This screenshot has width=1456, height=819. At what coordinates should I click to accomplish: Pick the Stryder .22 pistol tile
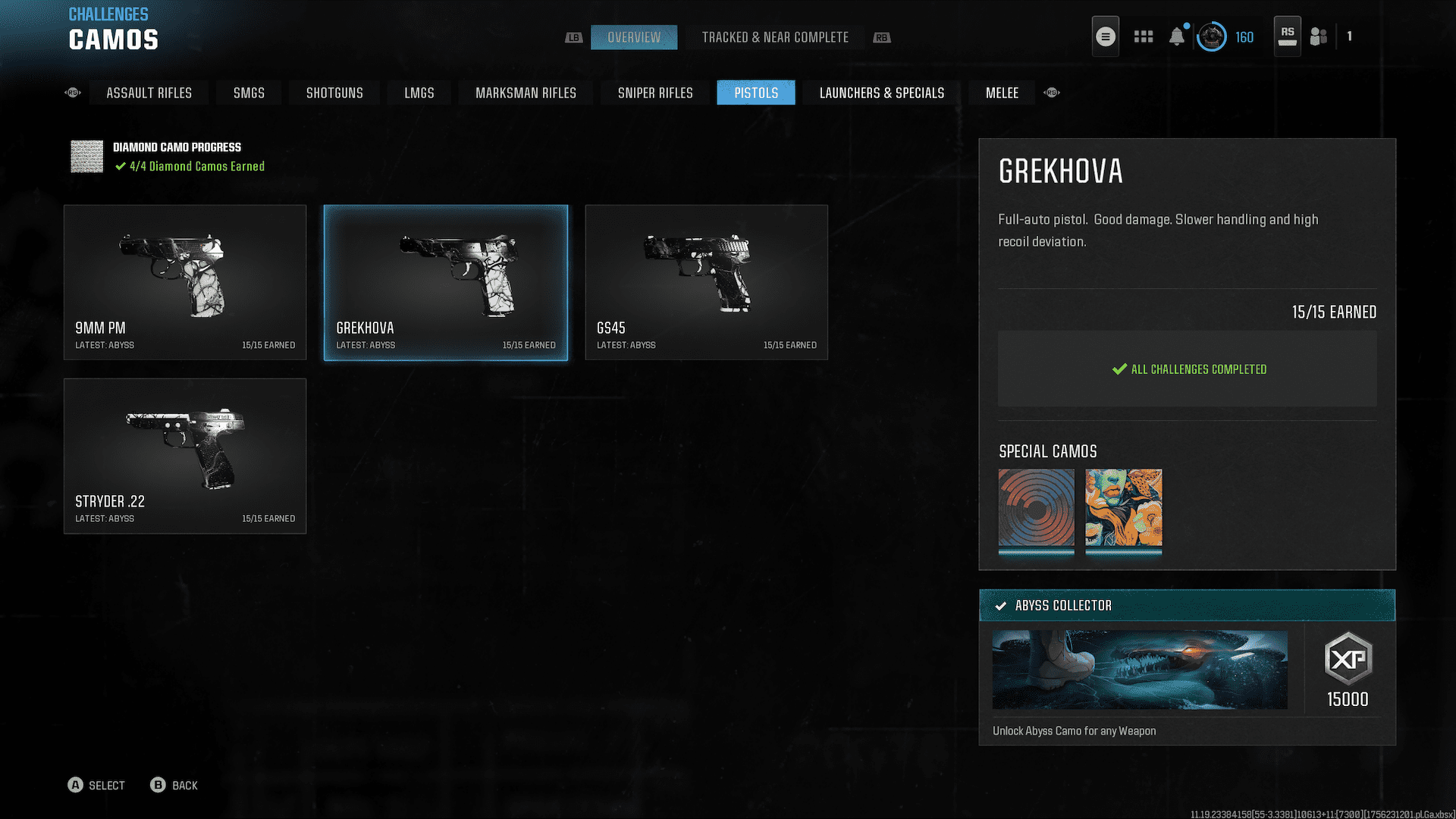click(185, 456)
